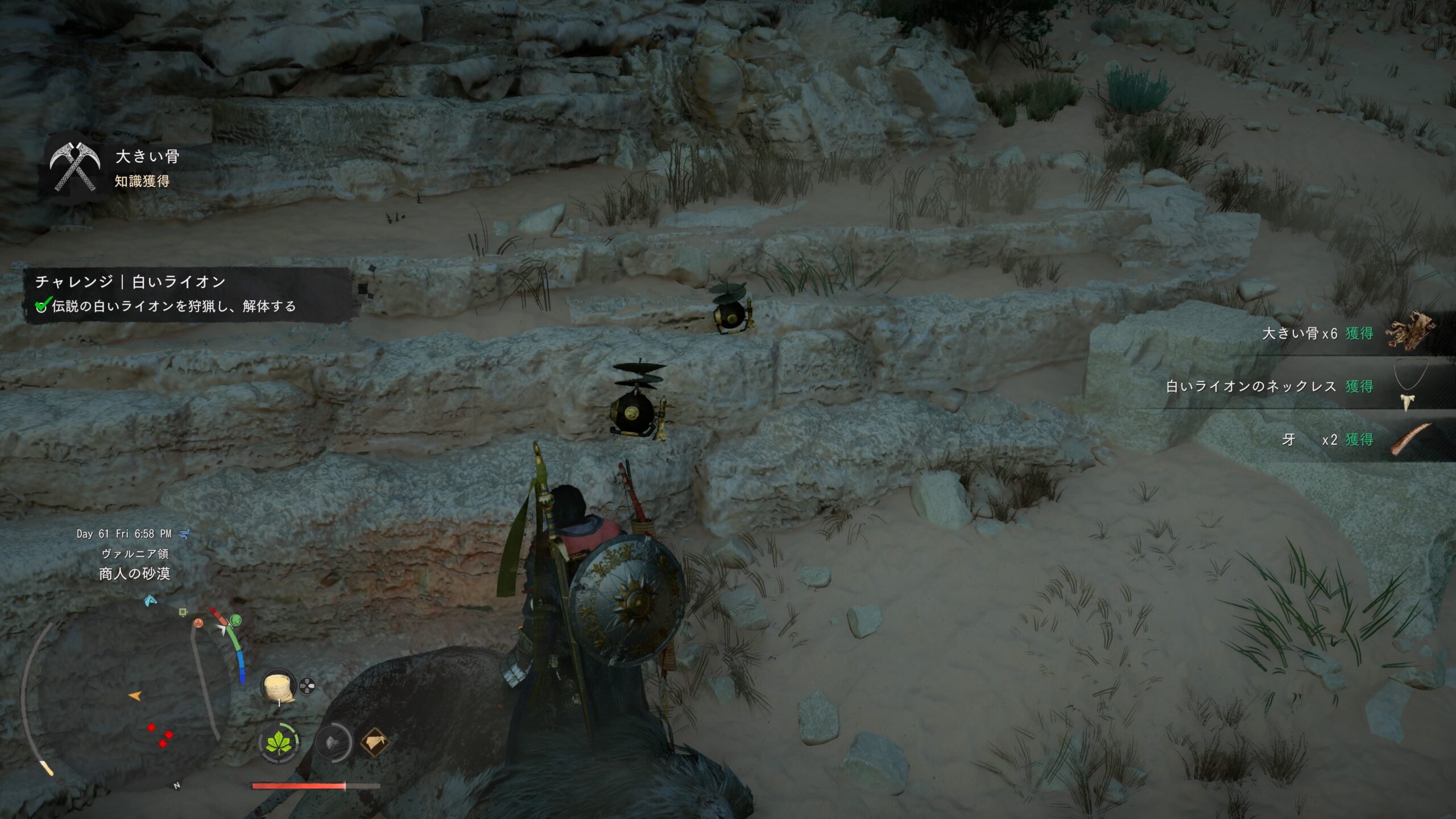Select the Large Bone x6 loot entry
The height and width of the screenshot is (819, 1456).
pos(1348,333)
